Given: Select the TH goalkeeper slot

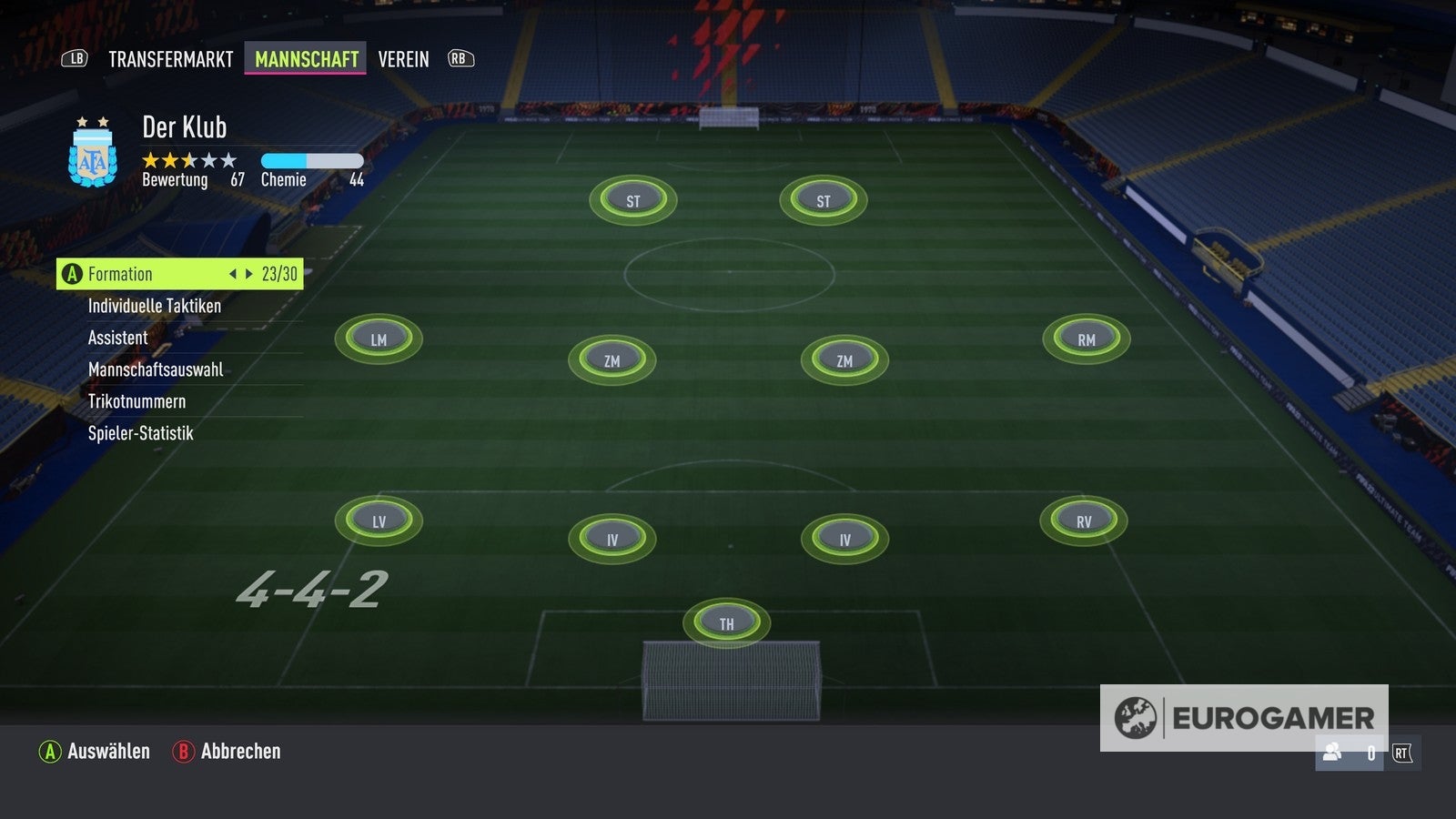Looking at the screenshot, I should tap(726, 623).
